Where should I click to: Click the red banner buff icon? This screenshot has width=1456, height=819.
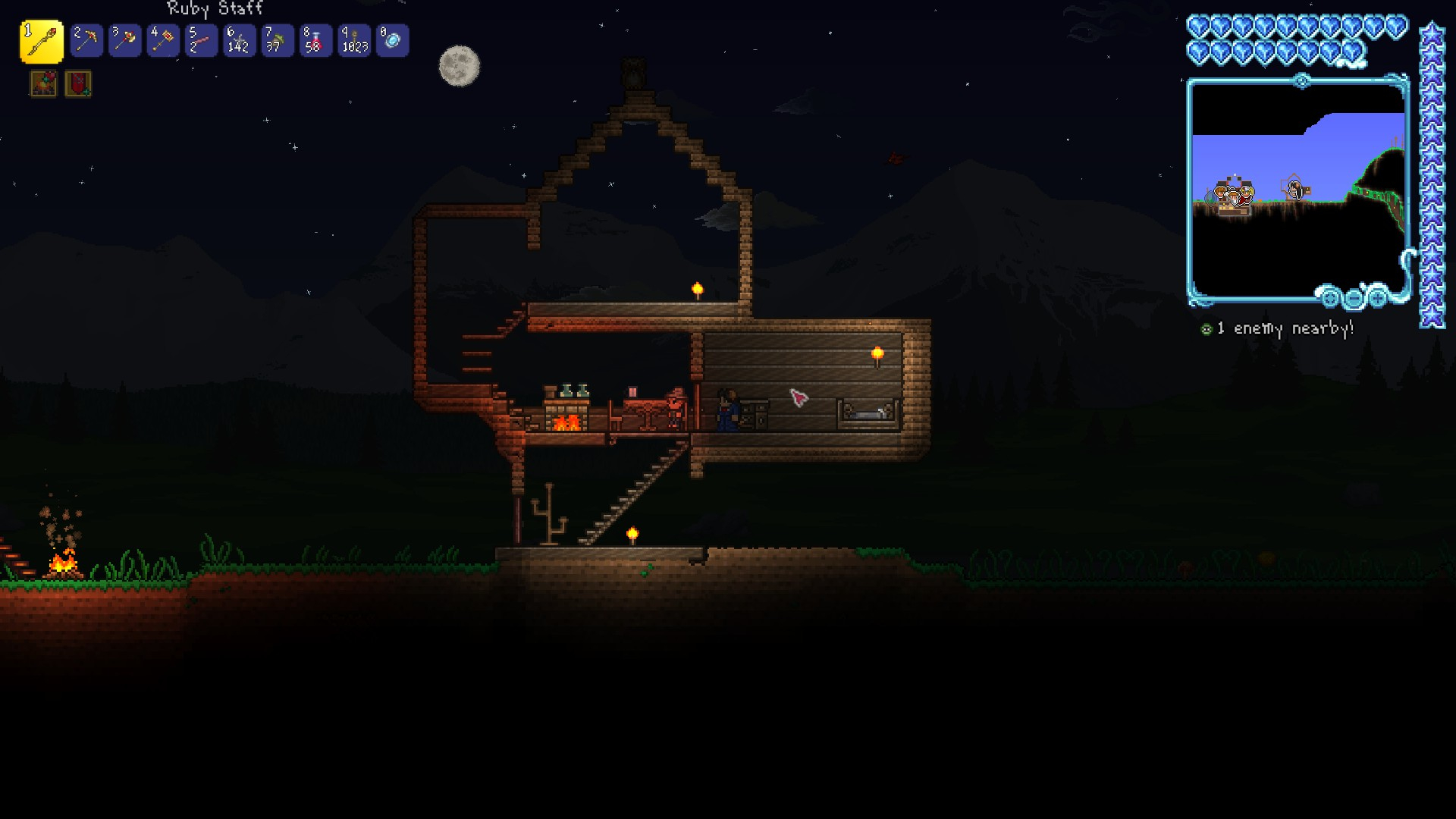coord(78,83)
